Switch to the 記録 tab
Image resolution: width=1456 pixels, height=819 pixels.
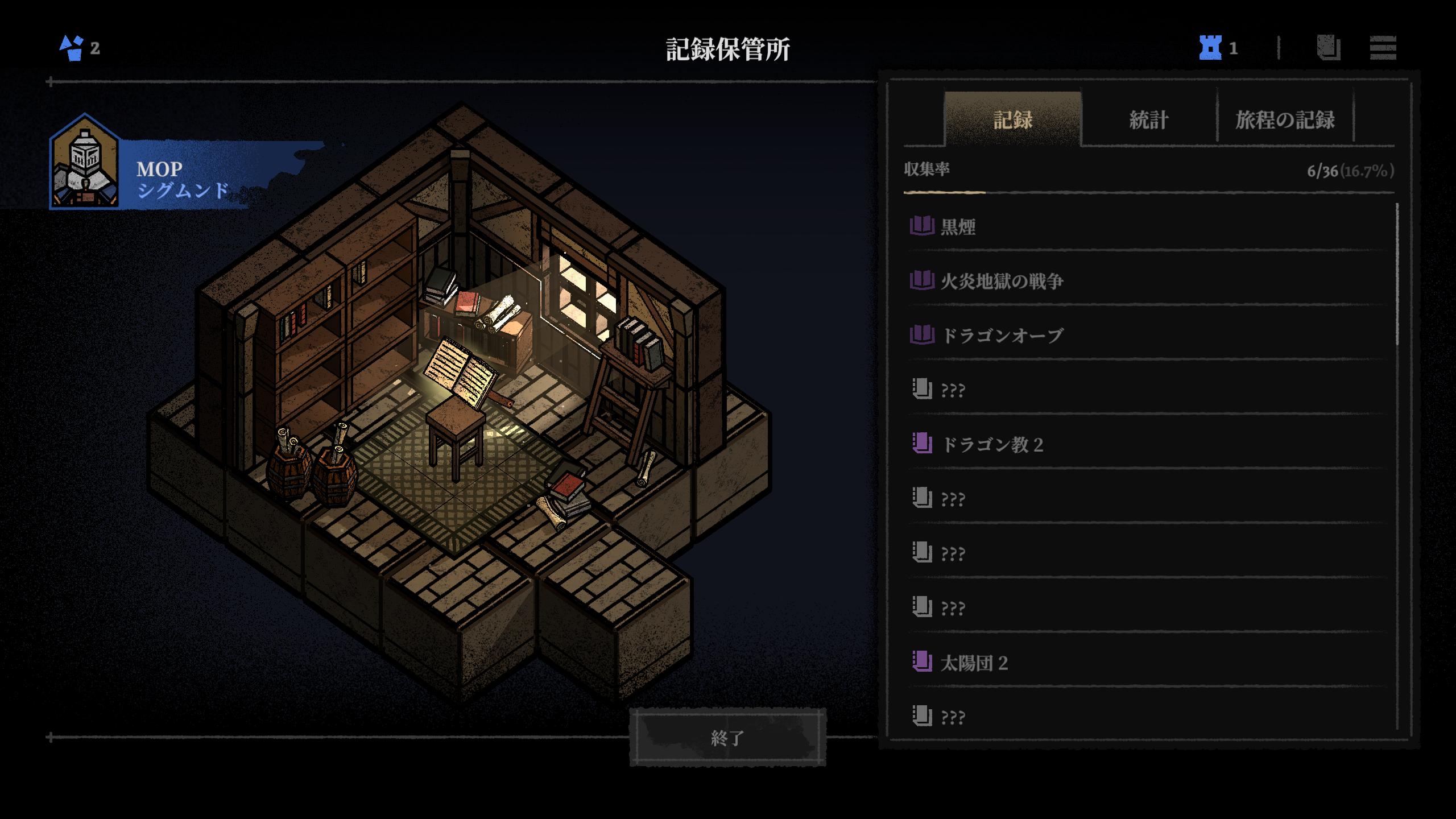point(1012,119)
